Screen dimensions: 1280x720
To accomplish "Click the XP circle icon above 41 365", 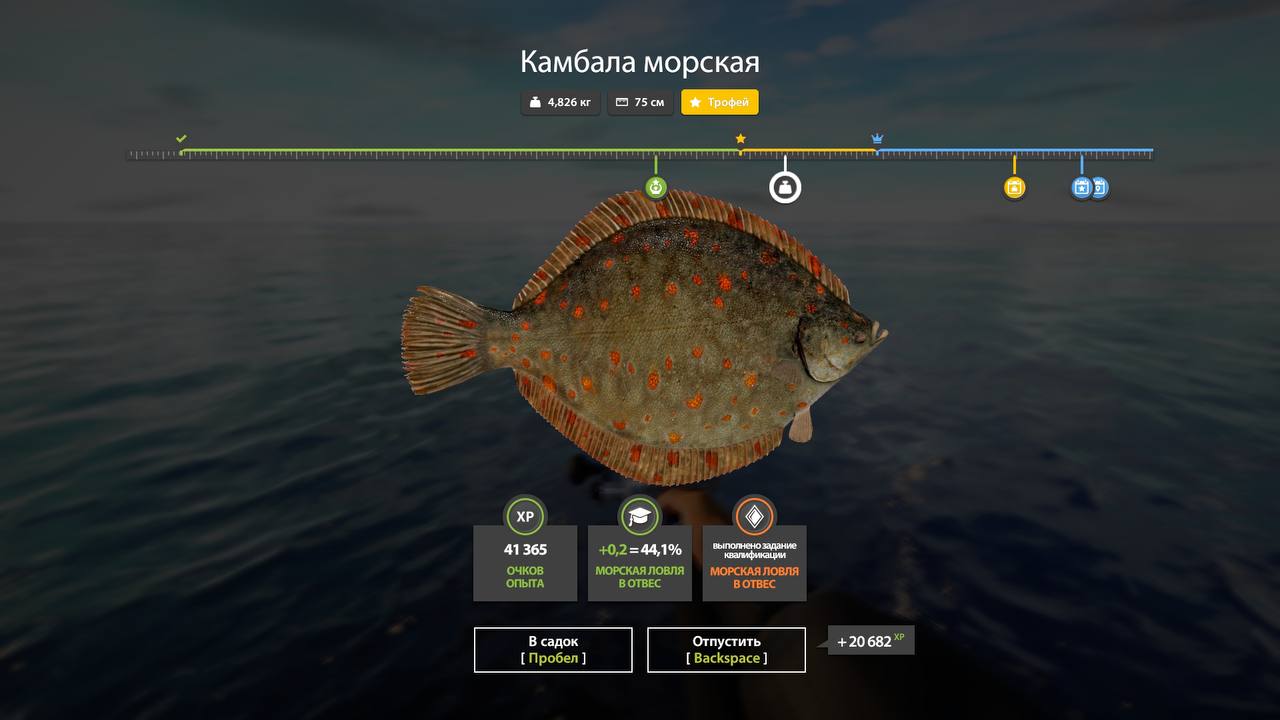I will click(x=525, y=517).
